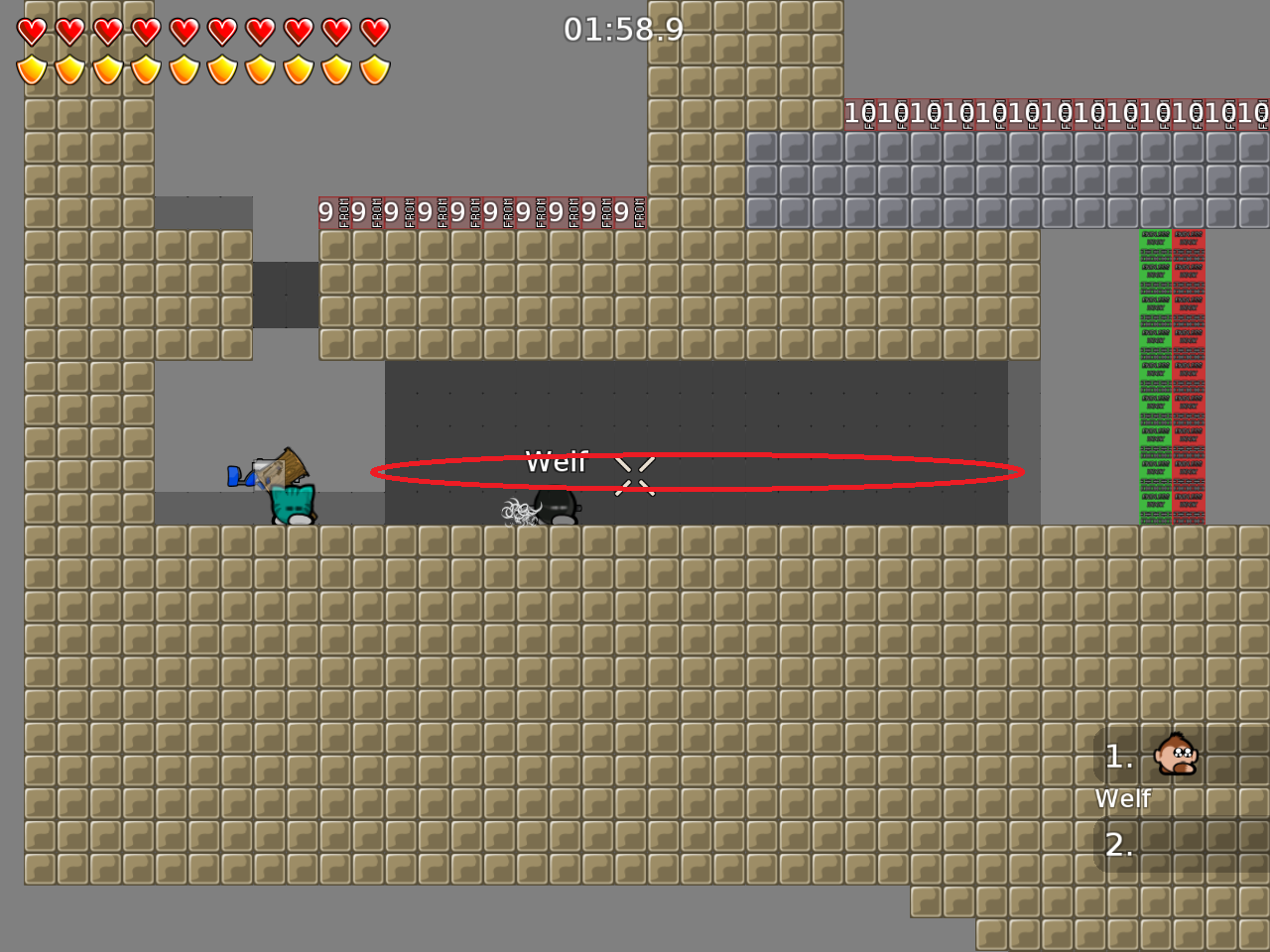1270x952 pixels.
Task: Click the Welf name in the scoreboard
Action: 1122,797
